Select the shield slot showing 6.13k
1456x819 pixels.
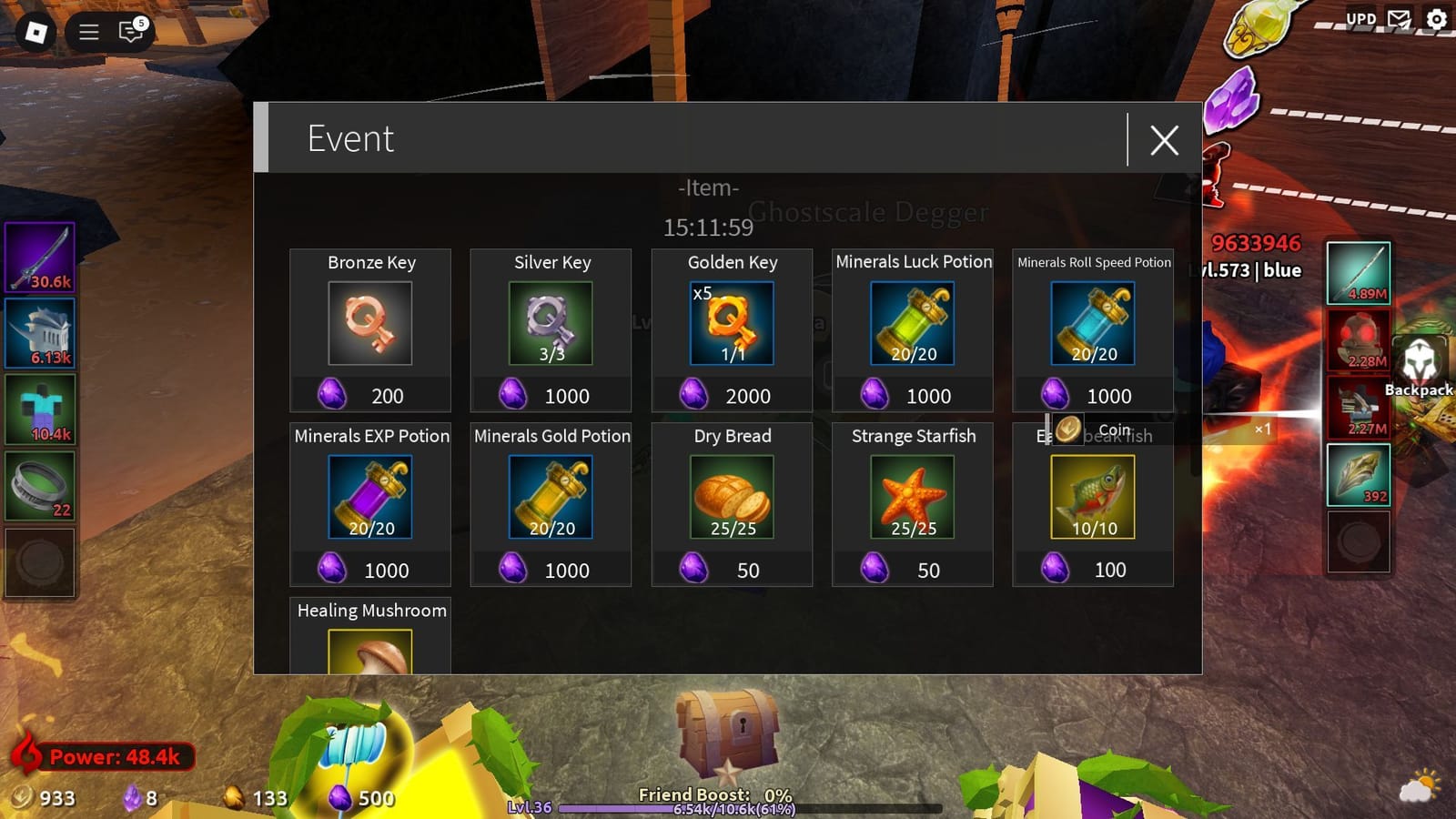click(40, 334)
